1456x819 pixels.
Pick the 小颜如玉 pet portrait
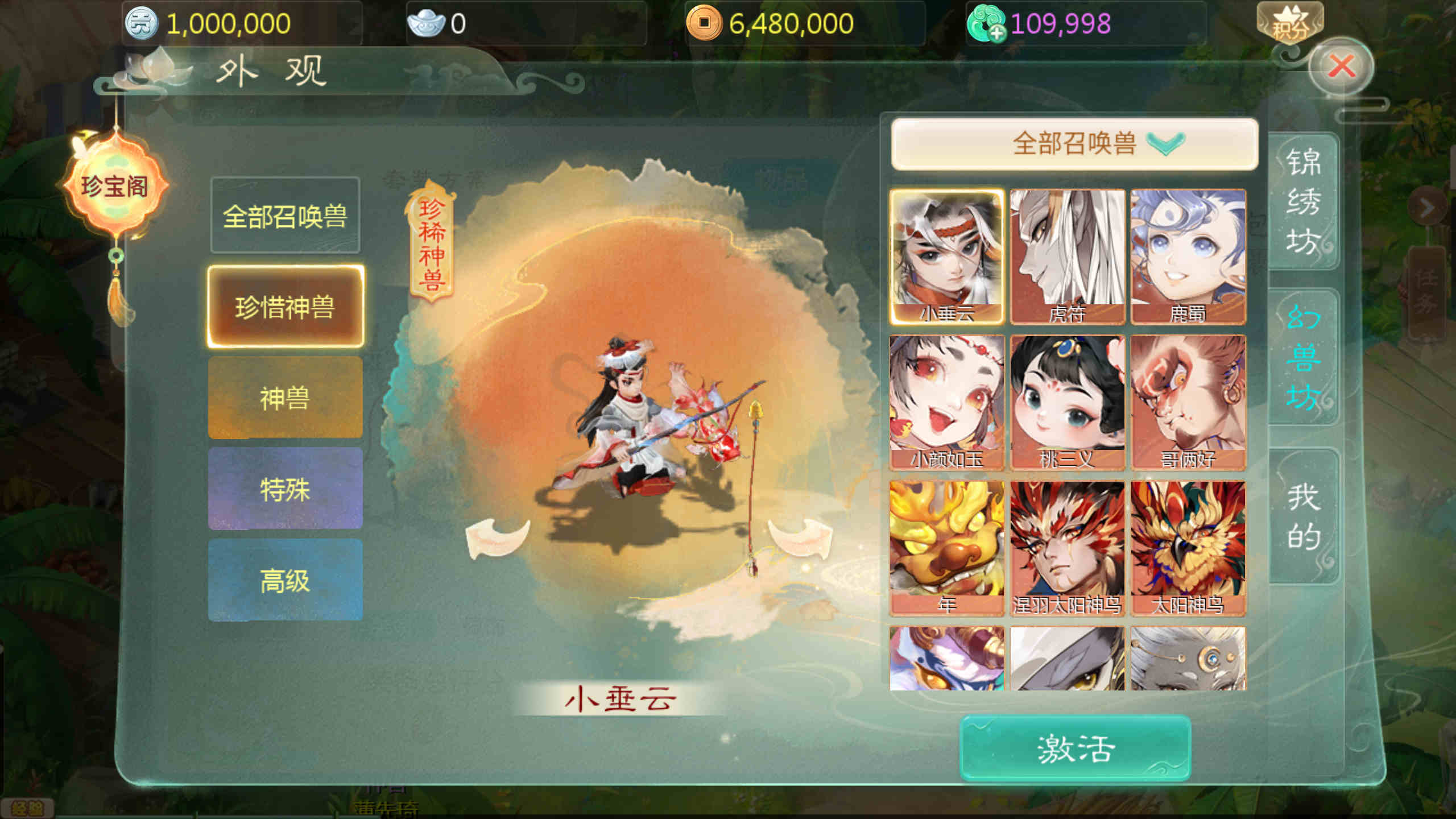tap(947, 402)
